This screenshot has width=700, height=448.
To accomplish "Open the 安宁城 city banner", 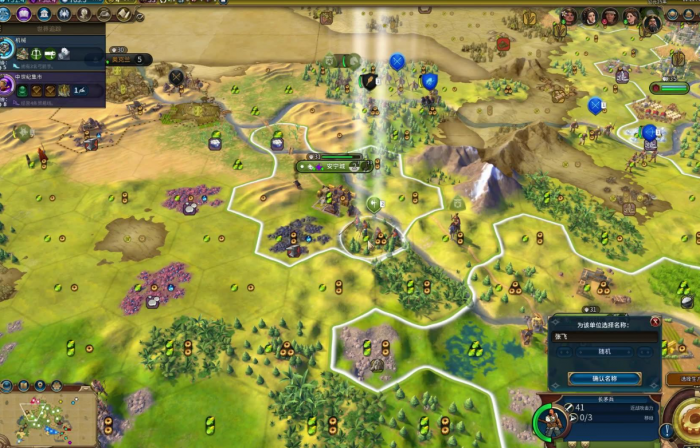I will (330, 167).
